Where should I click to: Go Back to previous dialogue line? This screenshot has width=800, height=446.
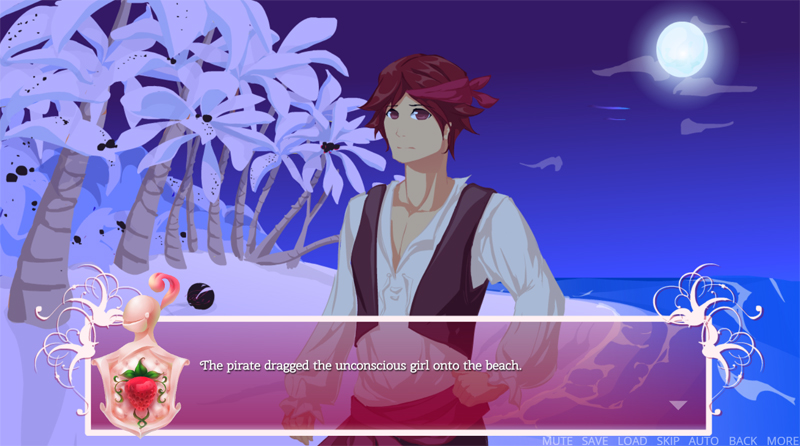pyautogui.click(x=743, y=440)
